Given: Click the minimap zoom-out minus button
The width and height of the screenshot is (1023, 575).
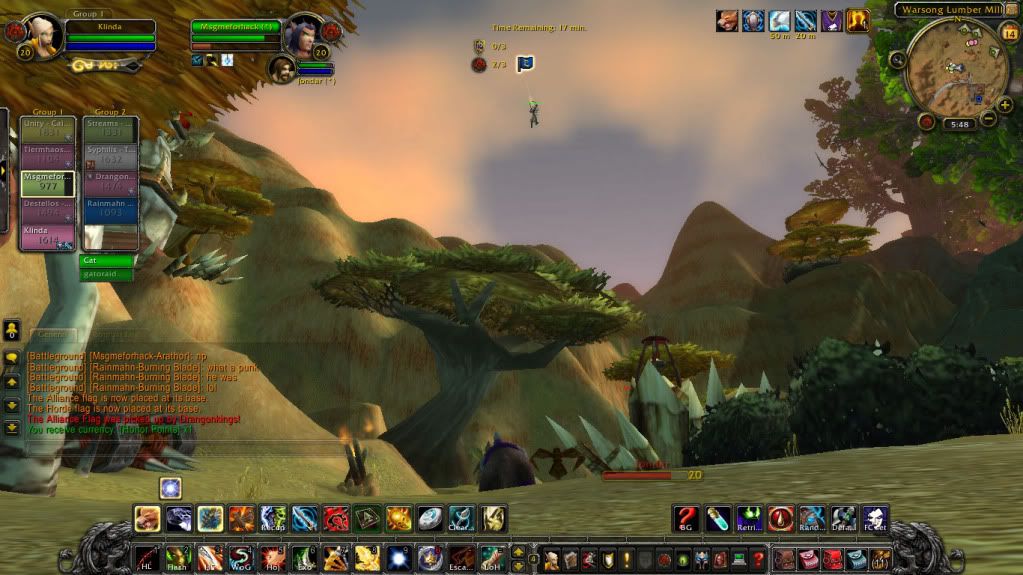Looking at the screenshot, I should pyautogui.click(x=989, y=118).
